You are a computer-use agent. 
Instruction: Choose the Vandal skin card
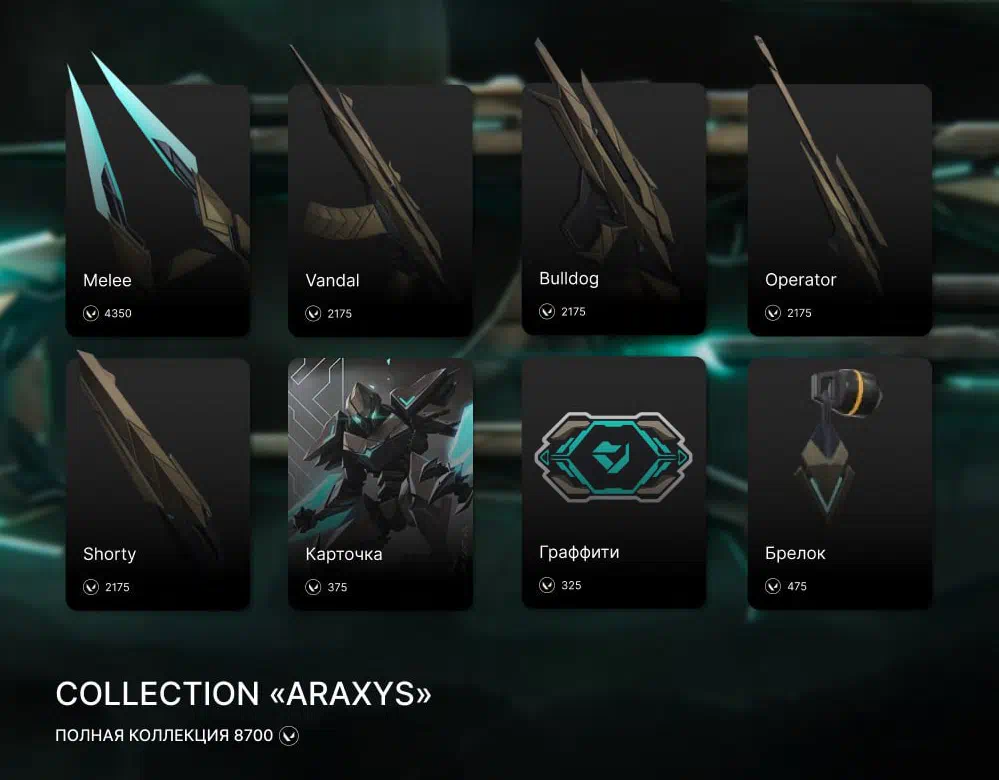tap(380, 210)
